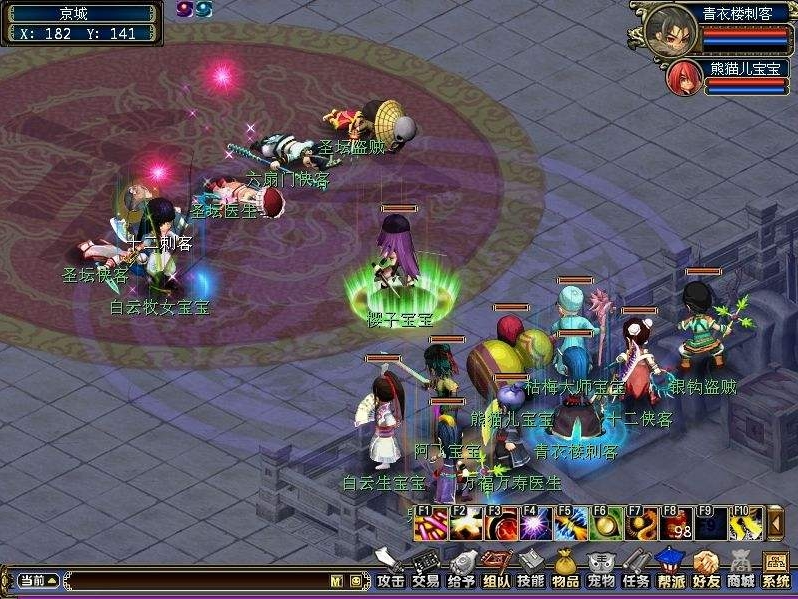Activate the F1 hotbar skill

point(429,522)
